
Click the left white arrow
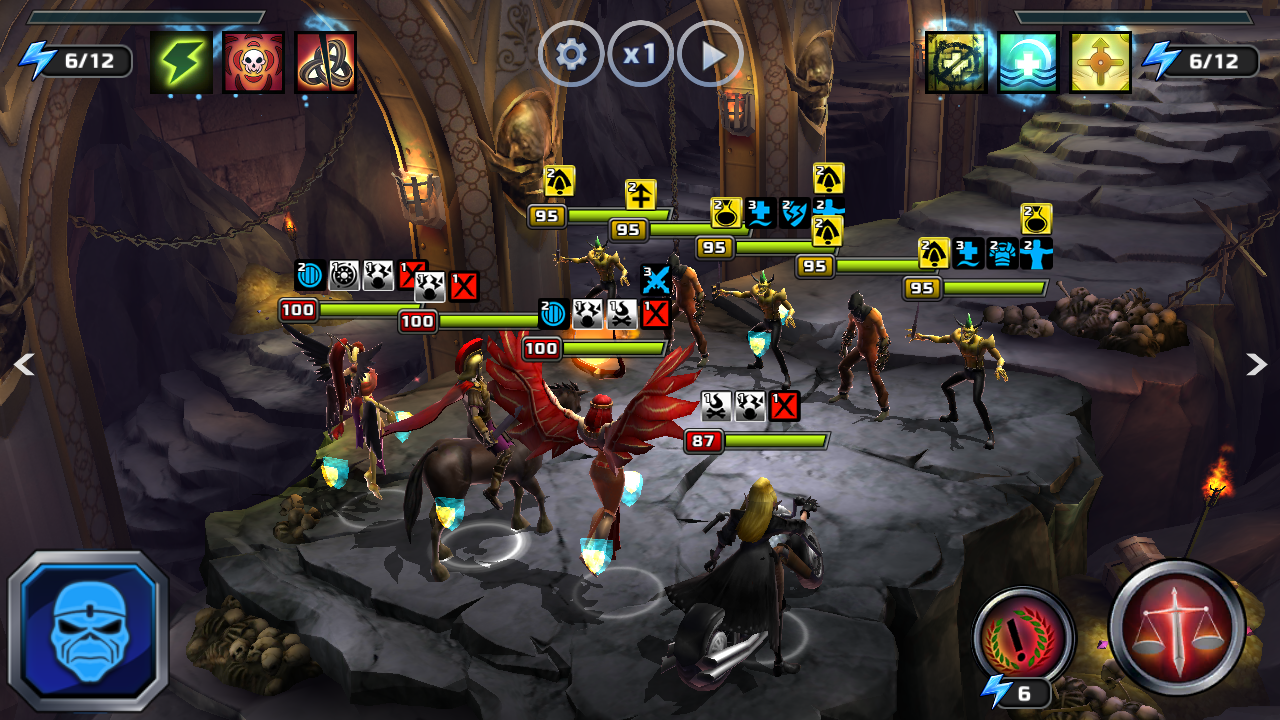[x=24, y=365]
